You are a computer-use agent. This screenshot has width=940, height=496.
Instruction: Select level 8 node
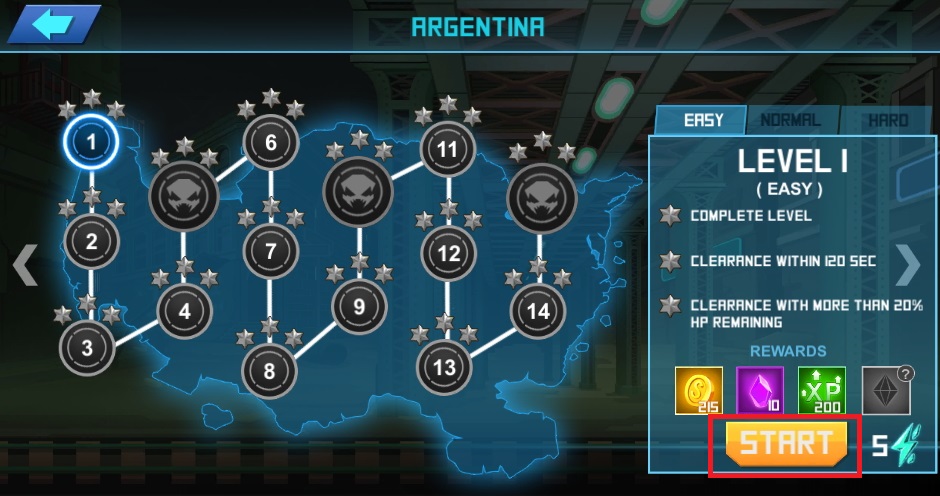point(269,371)
